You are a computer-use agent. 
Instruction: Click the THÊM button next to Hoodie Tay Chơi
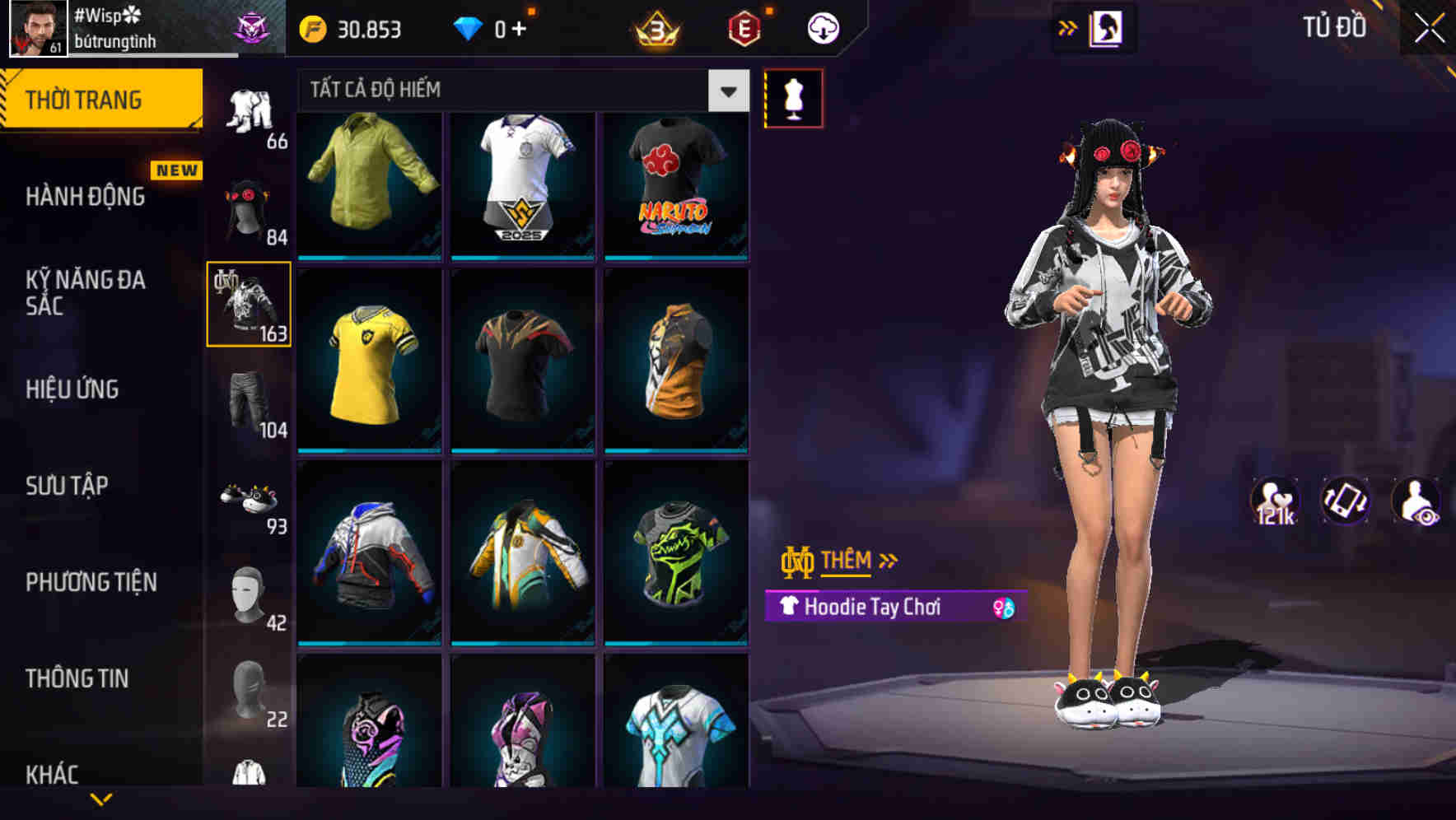[848, 561]
